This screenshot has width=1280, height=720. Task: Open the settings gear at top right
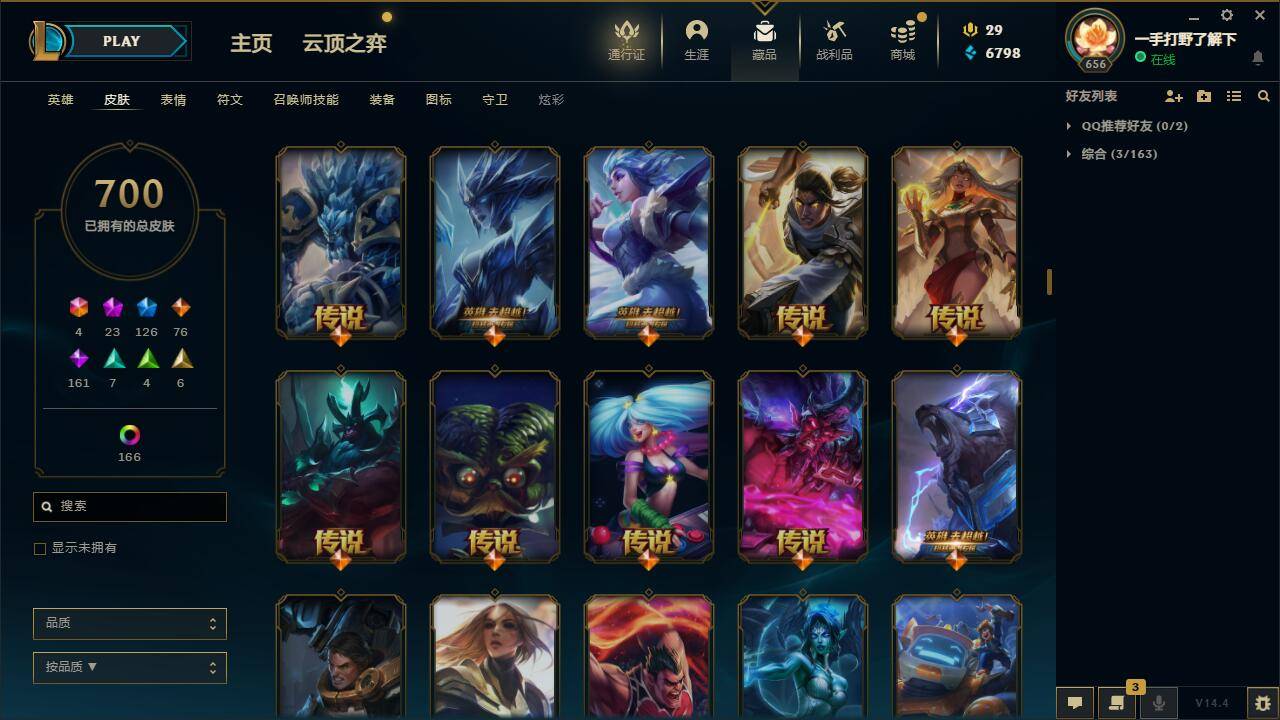1226,15
